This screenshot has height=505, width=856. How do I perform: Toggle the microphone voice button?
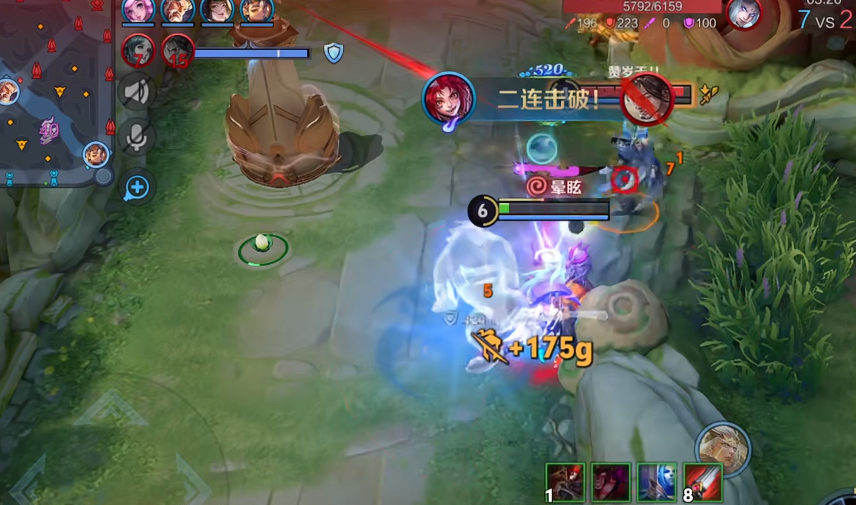(x=137, y=137)
